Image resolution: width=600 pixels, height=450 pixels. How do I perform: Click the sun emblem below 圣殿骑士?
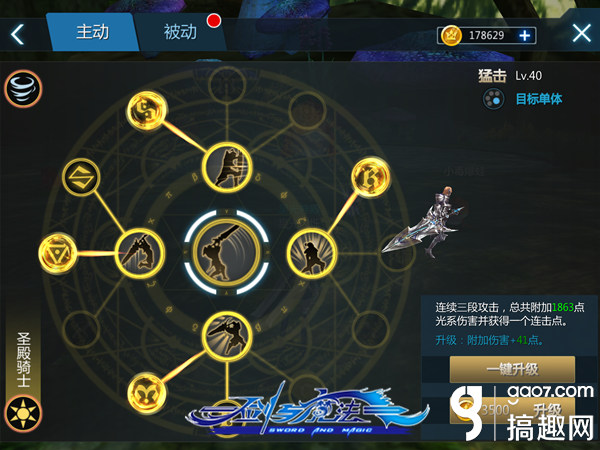21,411
